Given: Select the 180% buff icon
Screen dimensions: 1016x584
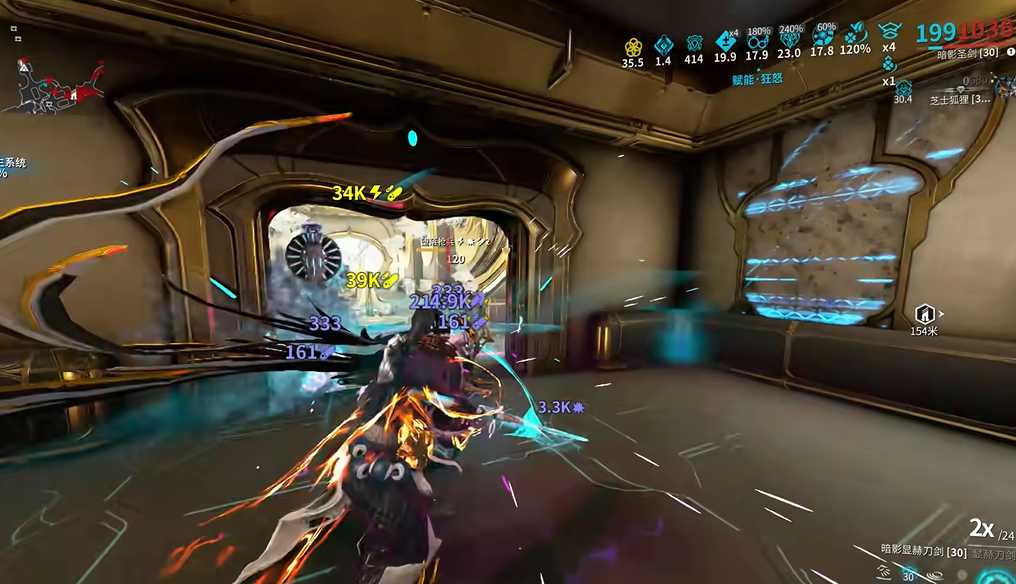Looking at the screenshot, I should 758,42.
